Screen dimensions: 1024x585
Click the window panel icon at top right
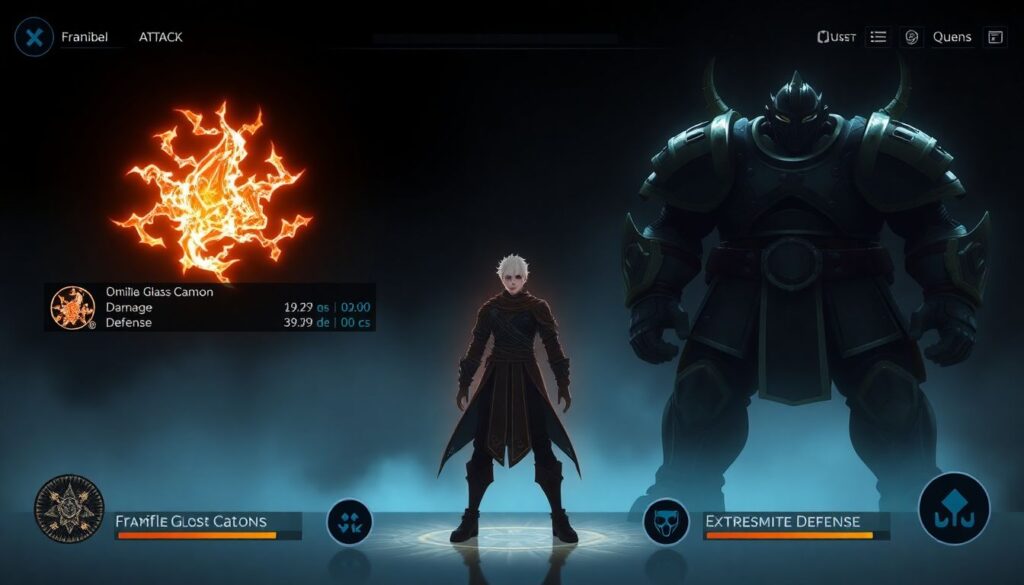pos(995,37)
